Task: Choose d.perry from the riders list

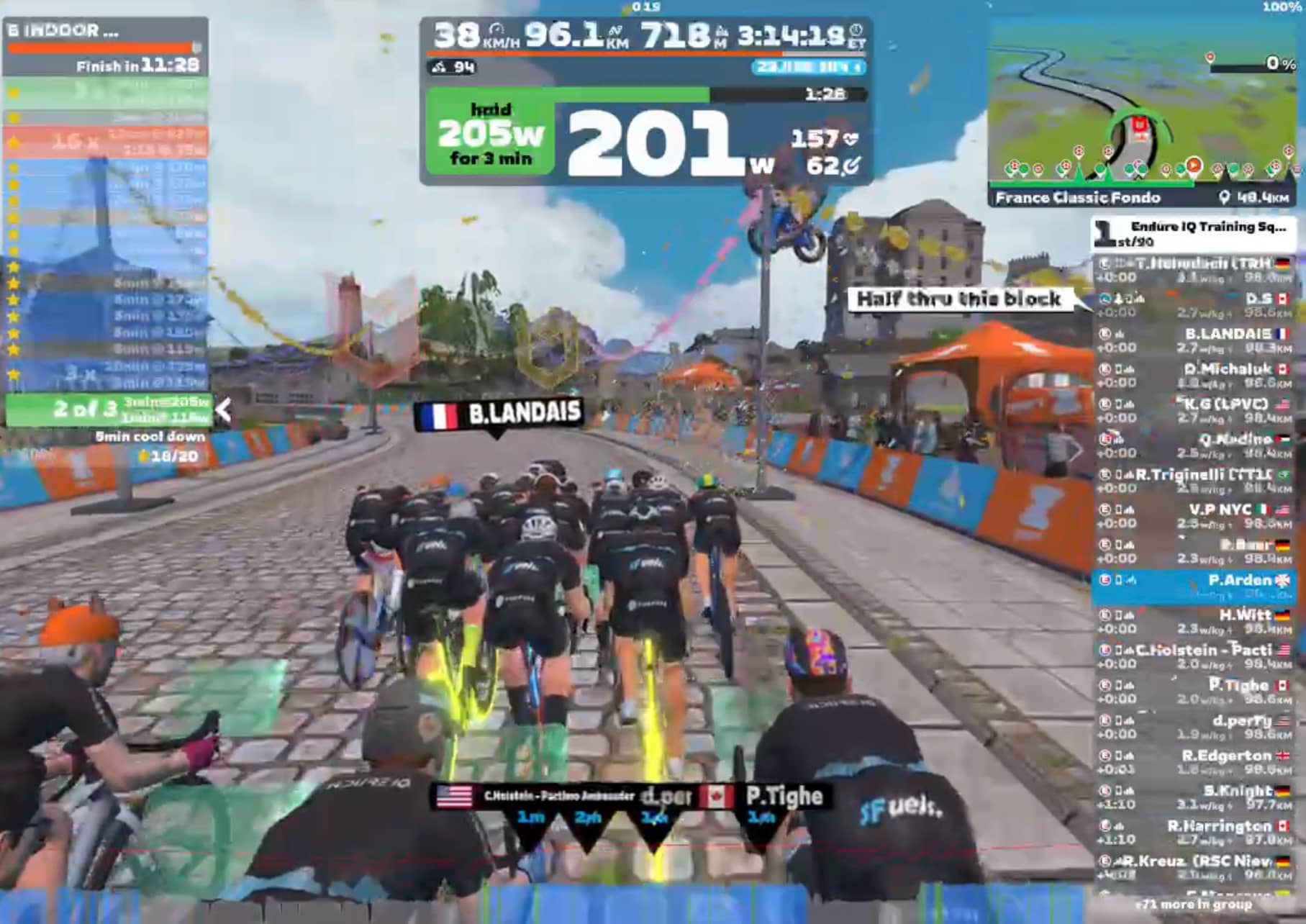Action: pos(1194,727)
